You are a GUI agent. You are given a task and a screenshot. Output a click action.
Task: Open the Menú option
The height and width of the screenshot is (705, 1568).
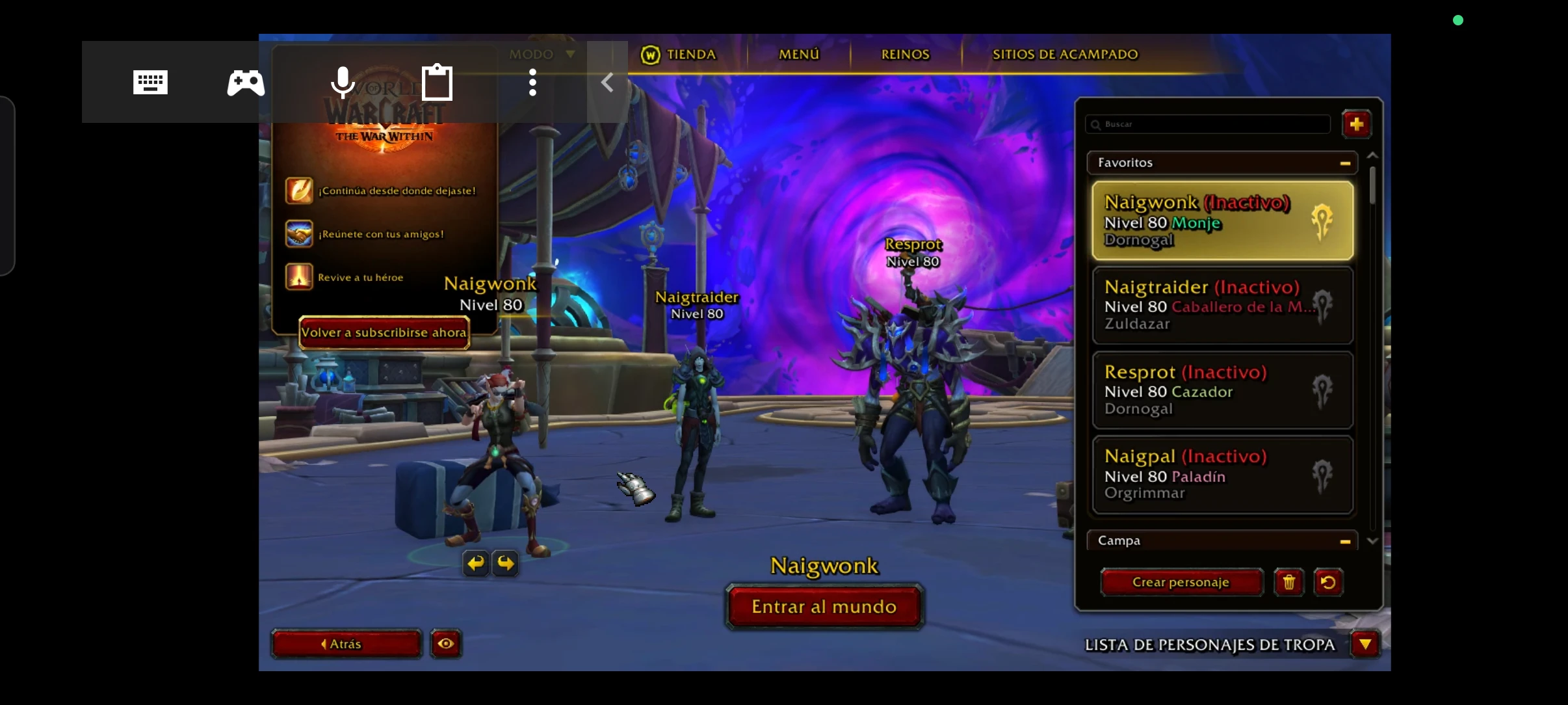799,55
